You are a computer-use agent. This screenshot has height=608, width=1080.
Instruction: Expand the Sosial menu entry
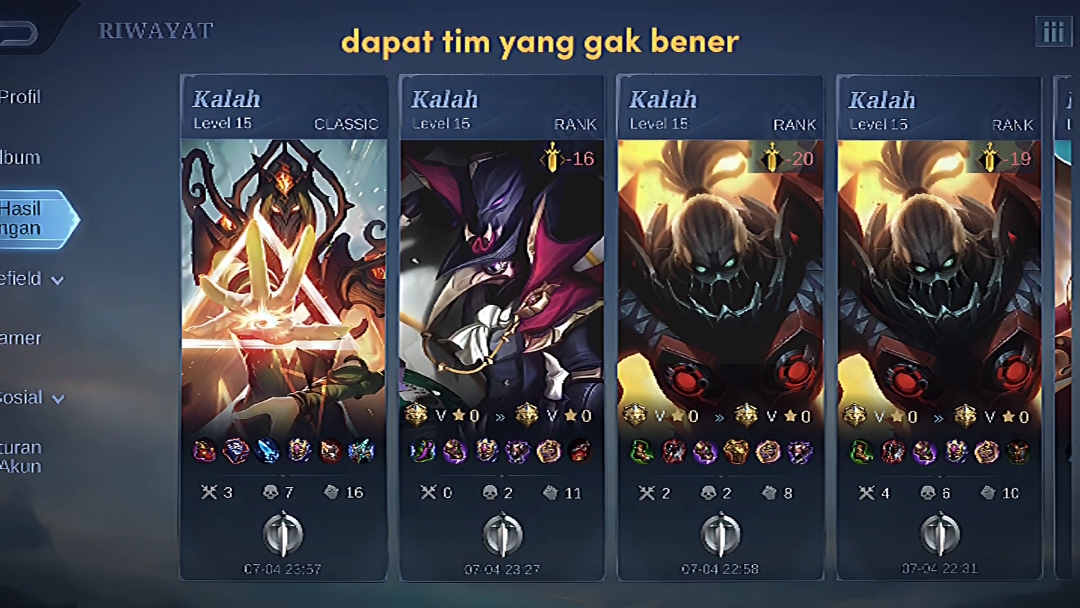(x=30, y=398)
